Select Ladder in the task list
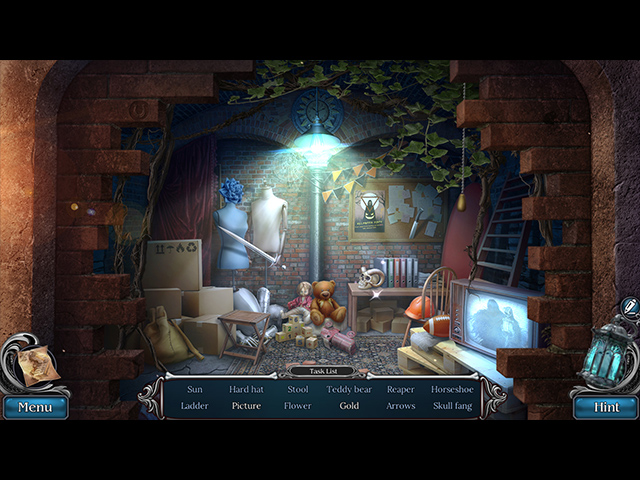The width and height of the screenshot is (640, 480). (x=195, y=406)
